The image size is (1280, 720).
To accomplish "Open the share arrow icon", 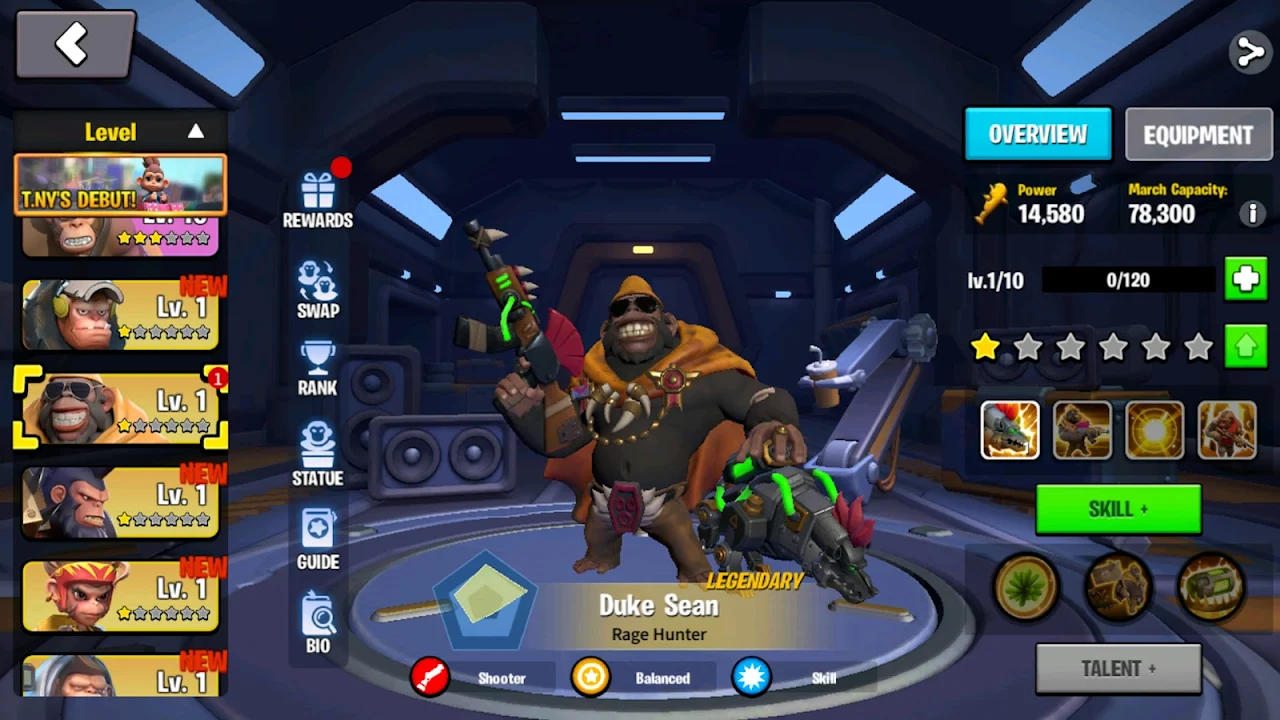I will tap(1250, 51).
